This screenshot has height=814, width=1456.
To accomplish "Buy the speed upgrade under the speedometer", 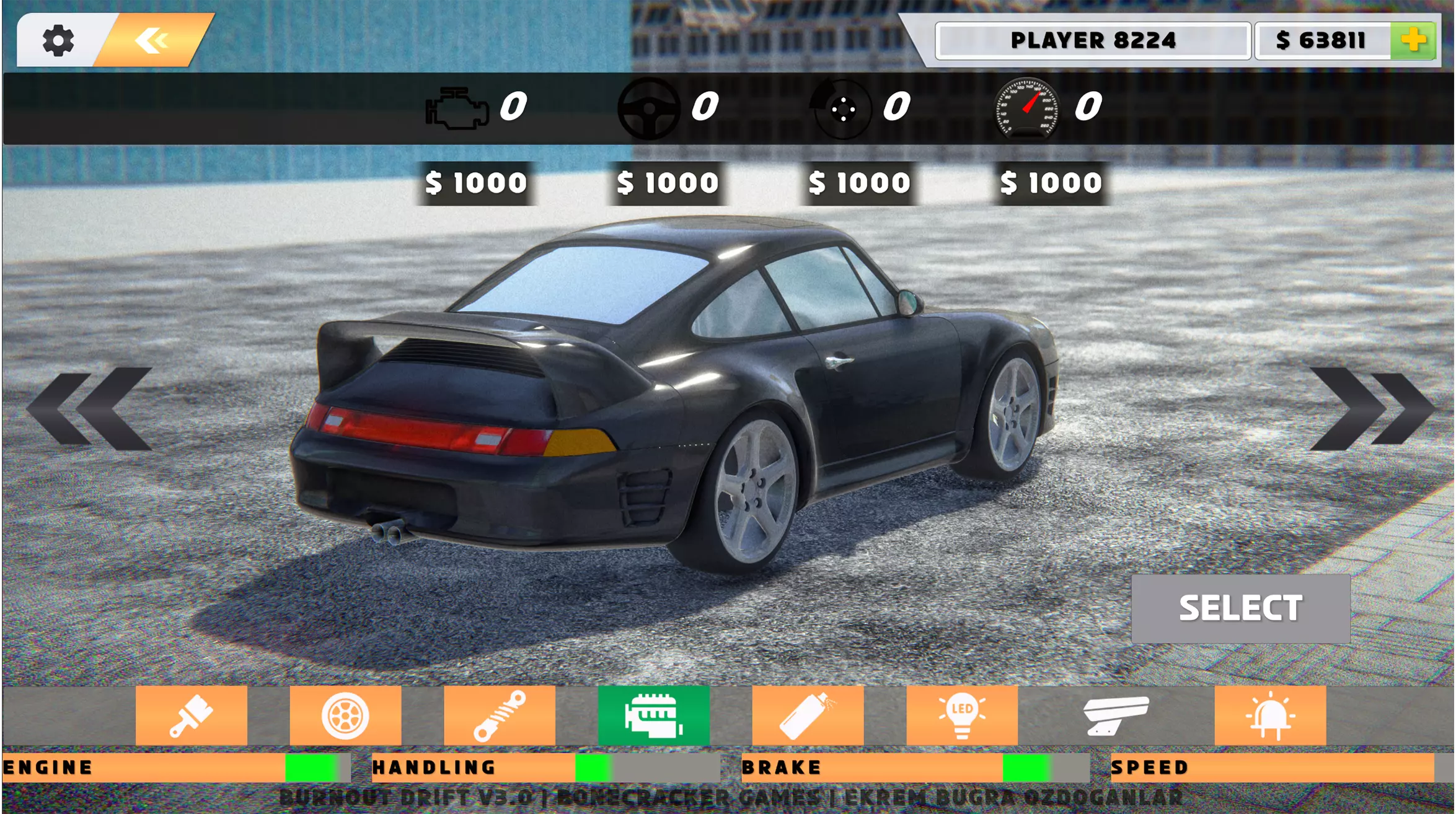I will (1051, 183).
